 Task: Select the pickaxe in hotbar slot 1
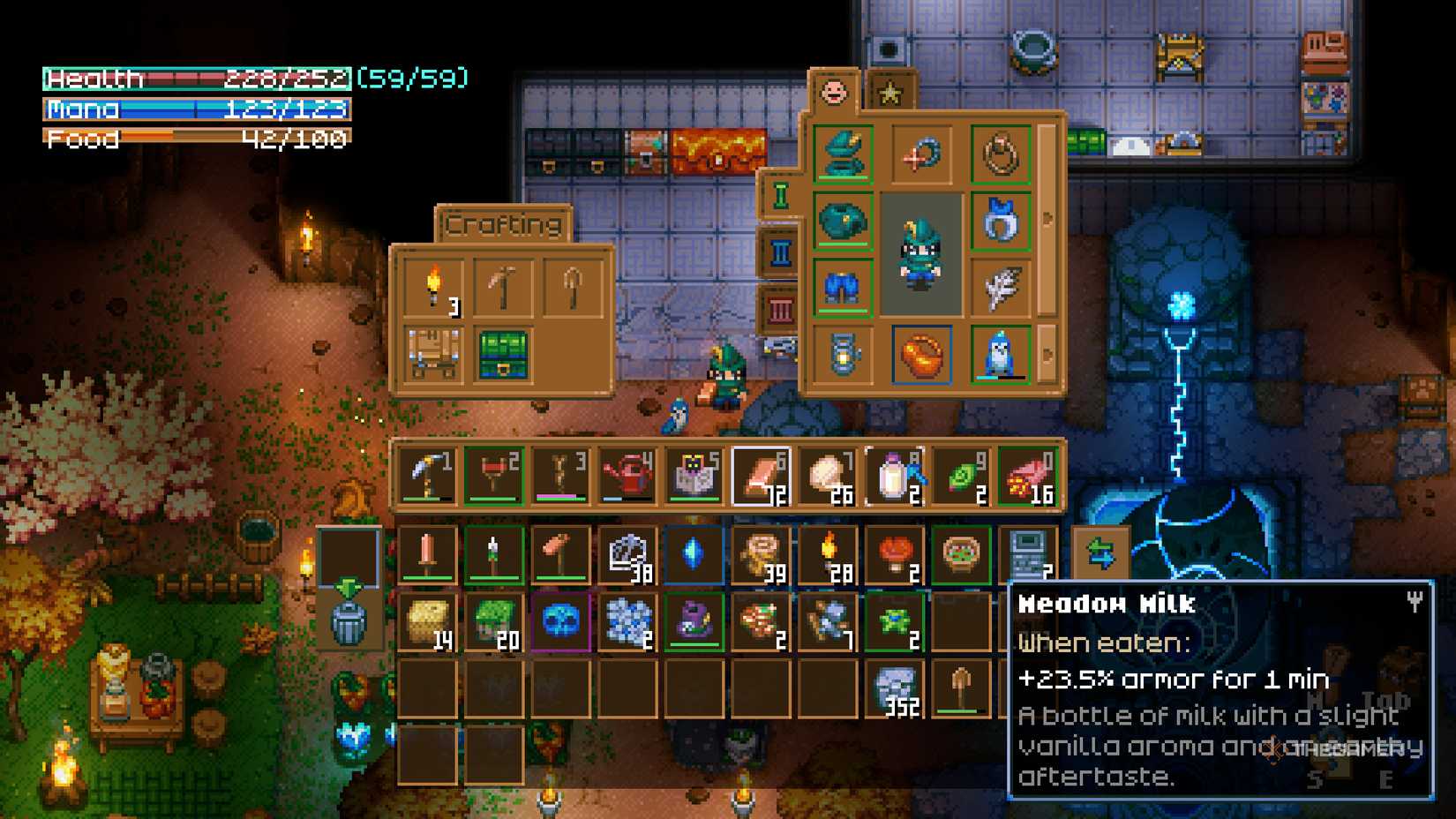[428, 475]
